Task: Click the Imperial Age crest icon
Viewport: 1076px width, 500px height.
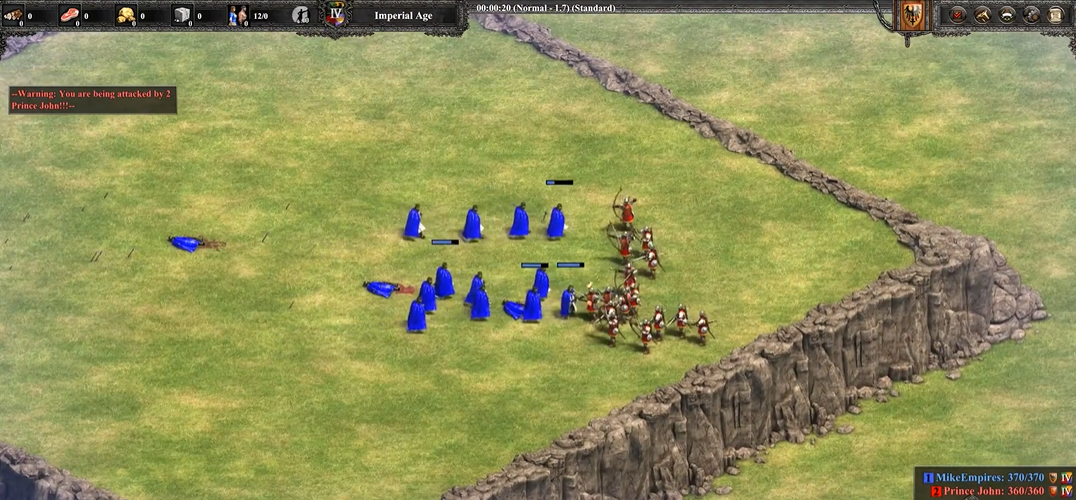Action: [336, 15]
